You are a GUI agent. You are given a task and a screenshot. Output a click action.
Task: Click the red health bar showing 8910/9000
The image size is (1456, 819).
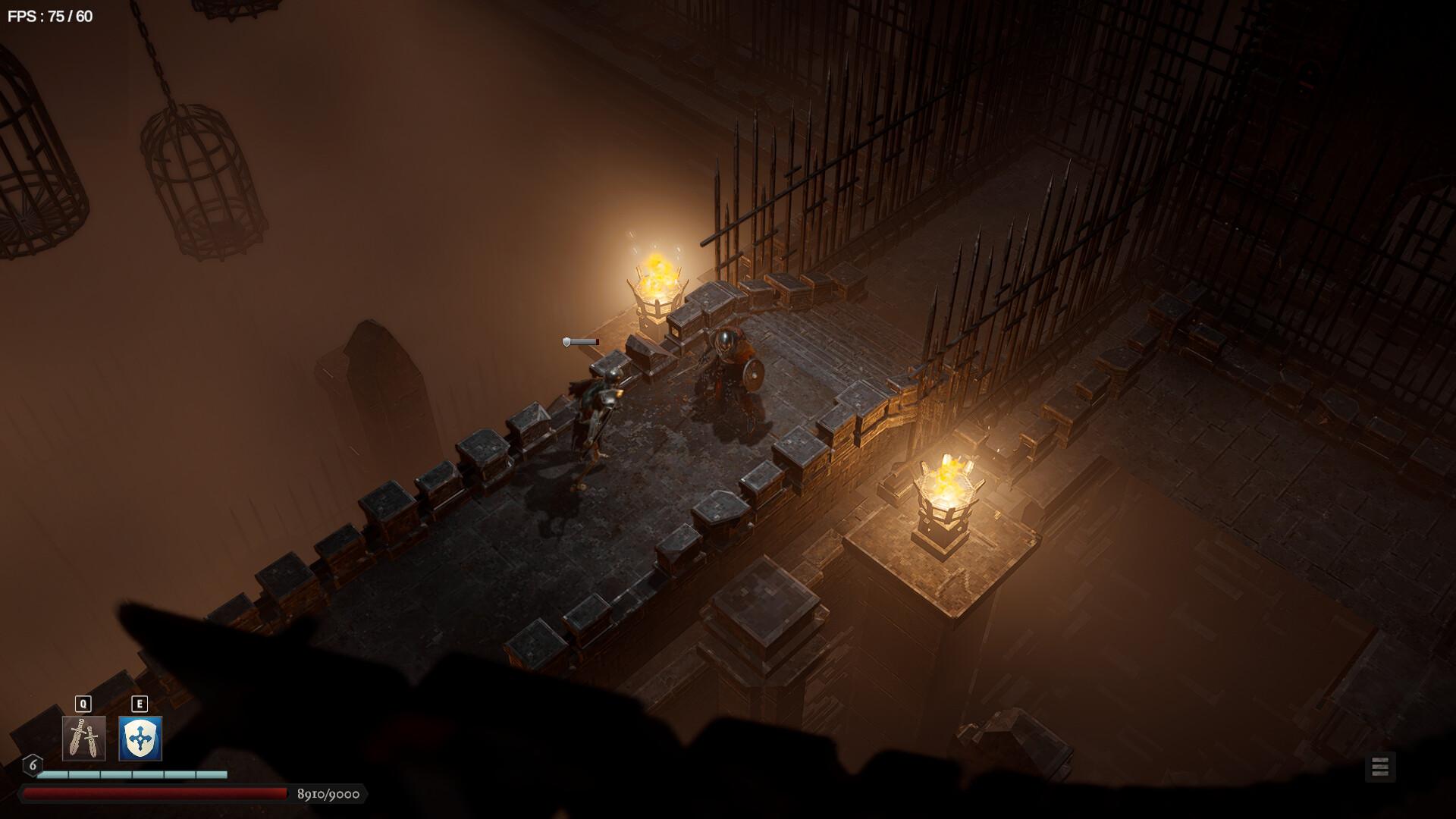pyautogui.click(x=152, y=793)
